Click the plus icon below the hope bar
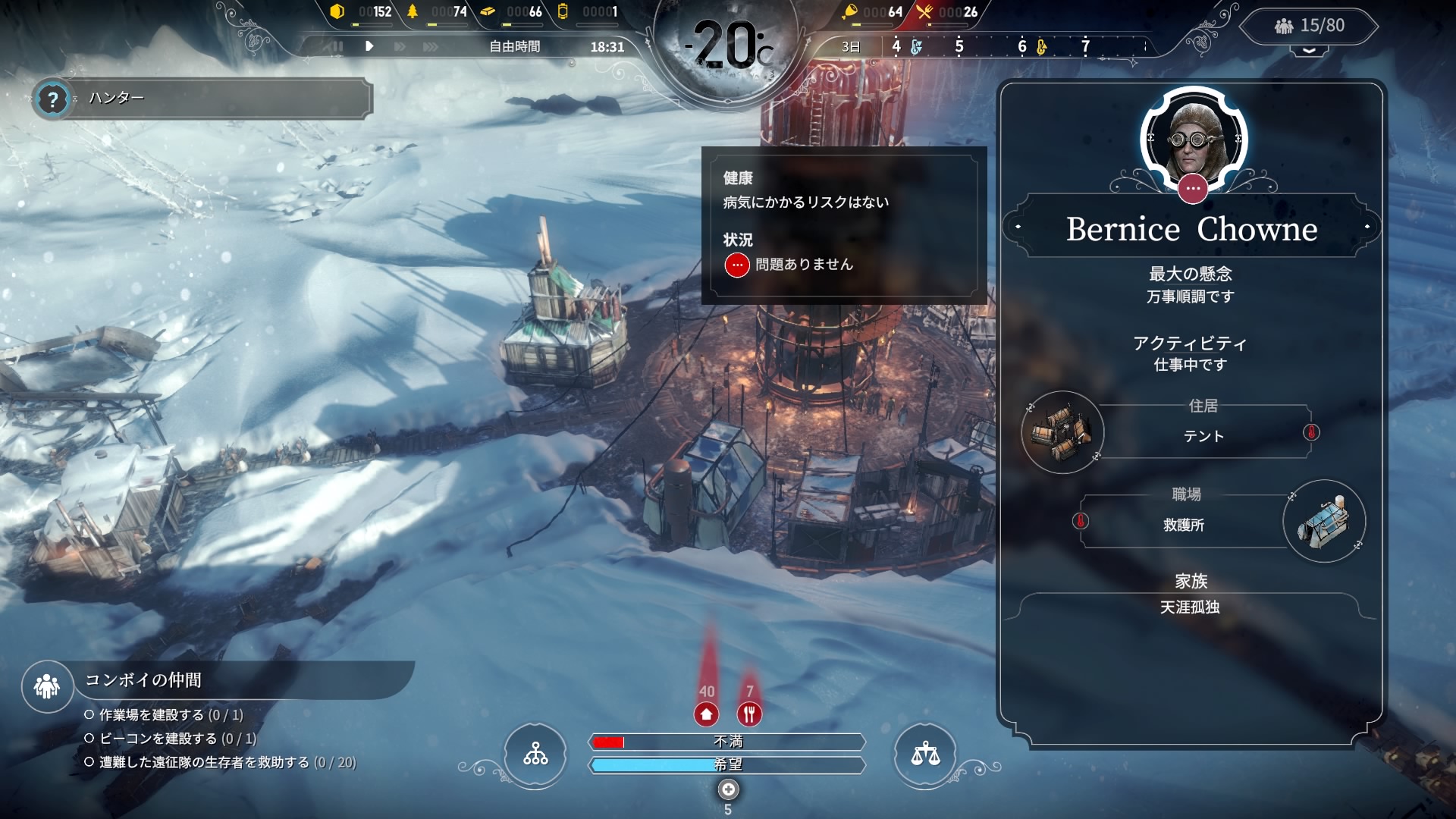1456x819 pixels. pos(728,790)
